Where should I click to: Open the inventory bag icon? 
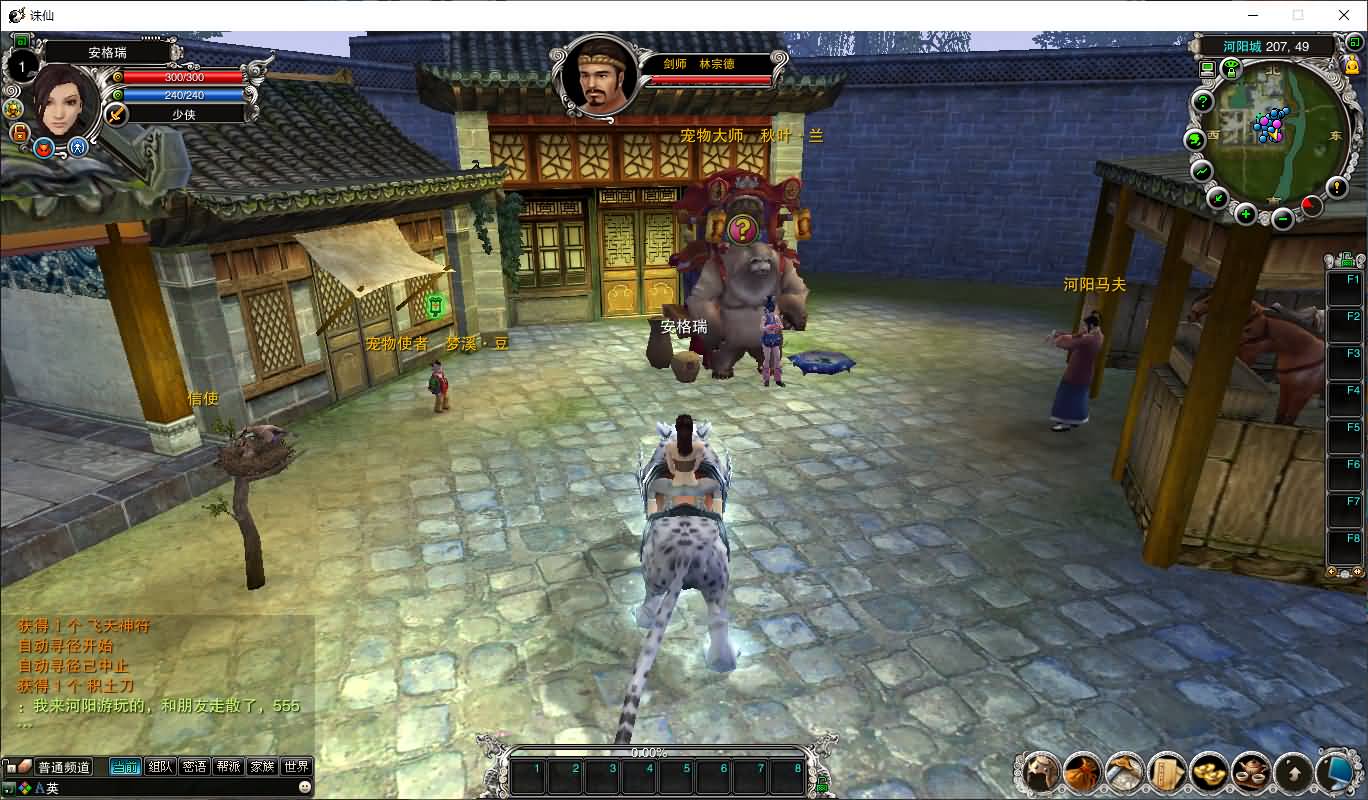[1082, 772]
